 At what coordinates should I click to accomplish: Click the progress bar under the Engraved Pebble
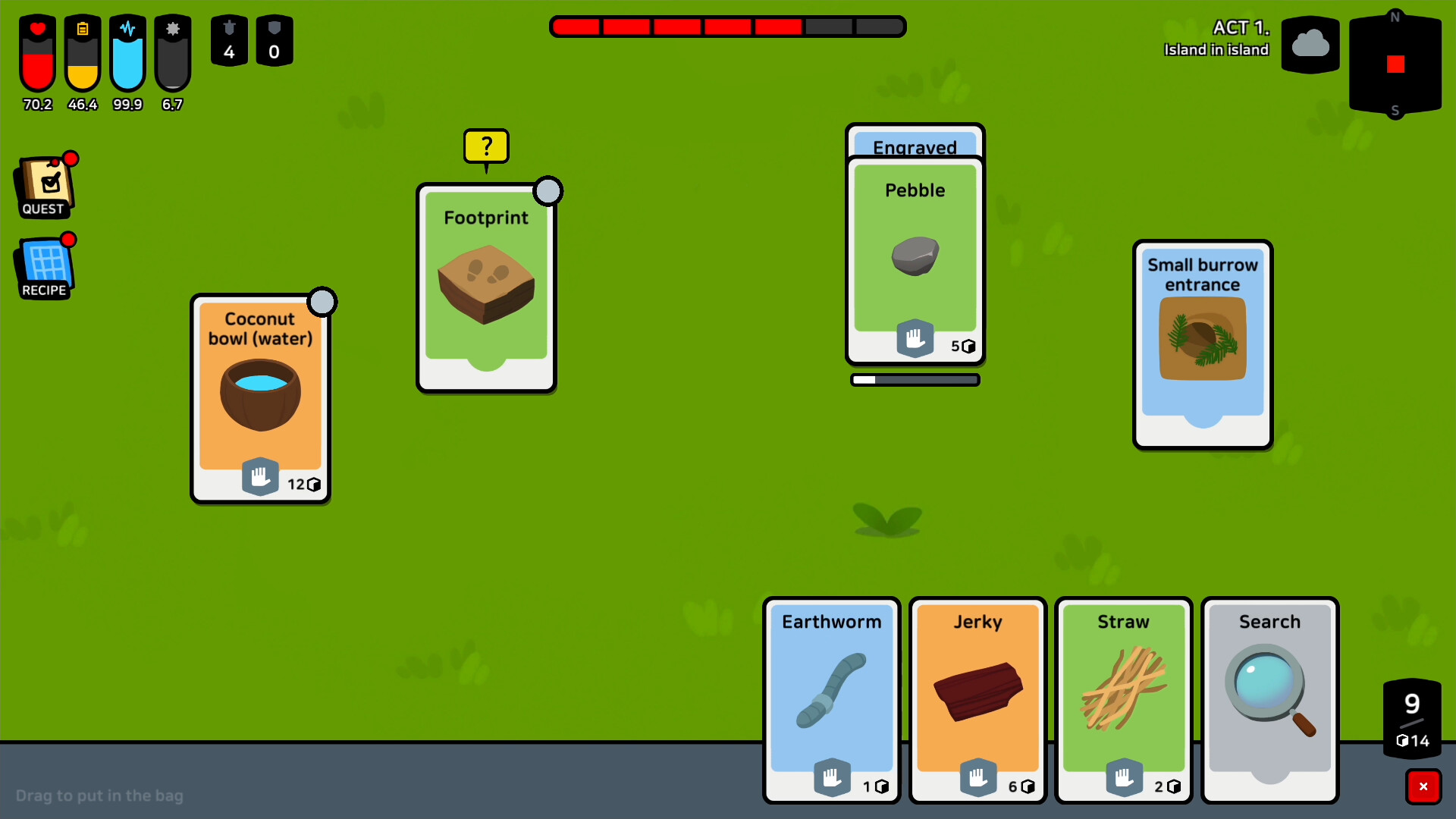pyautogui.click(x=915, y=379)
